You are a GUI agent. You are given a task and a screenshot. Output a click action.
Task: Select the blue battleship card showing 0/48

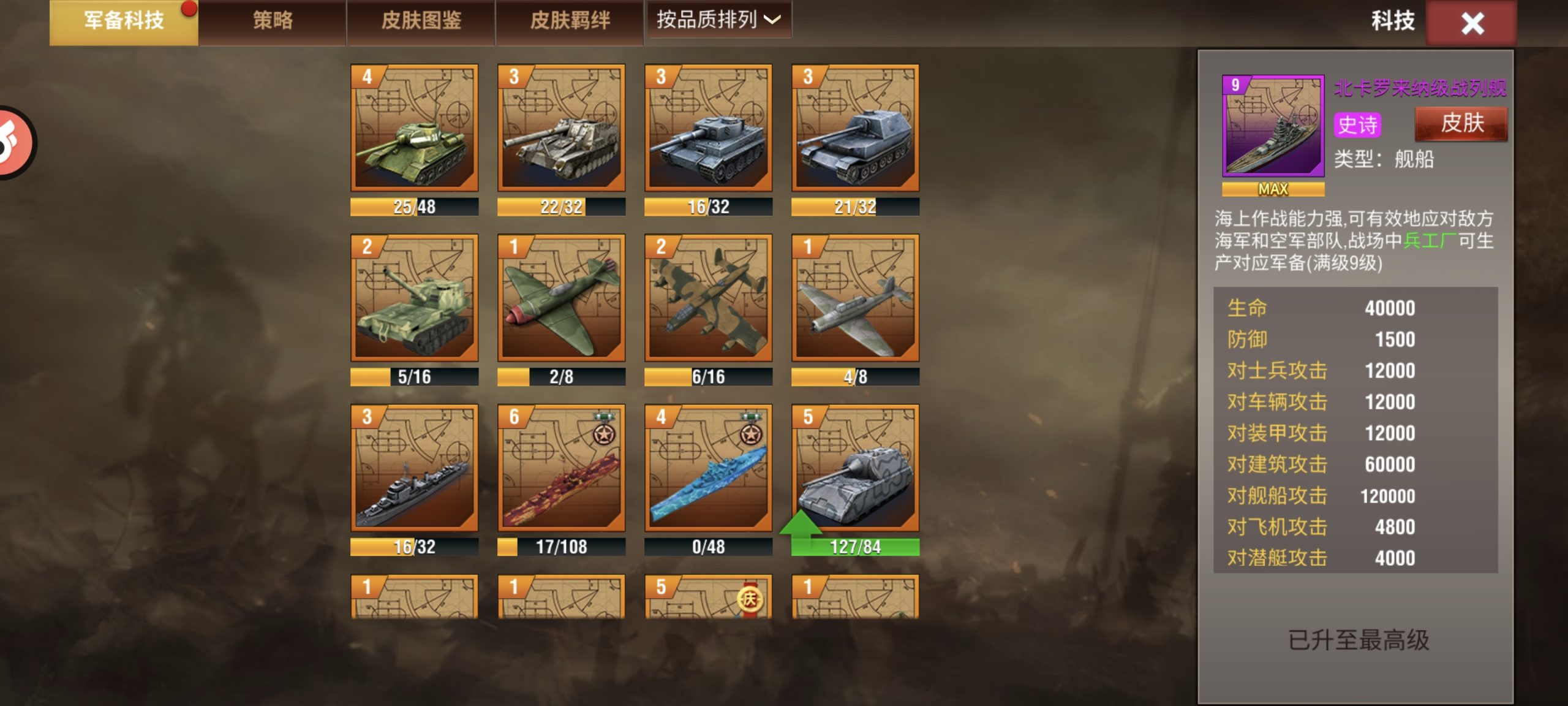708,468
